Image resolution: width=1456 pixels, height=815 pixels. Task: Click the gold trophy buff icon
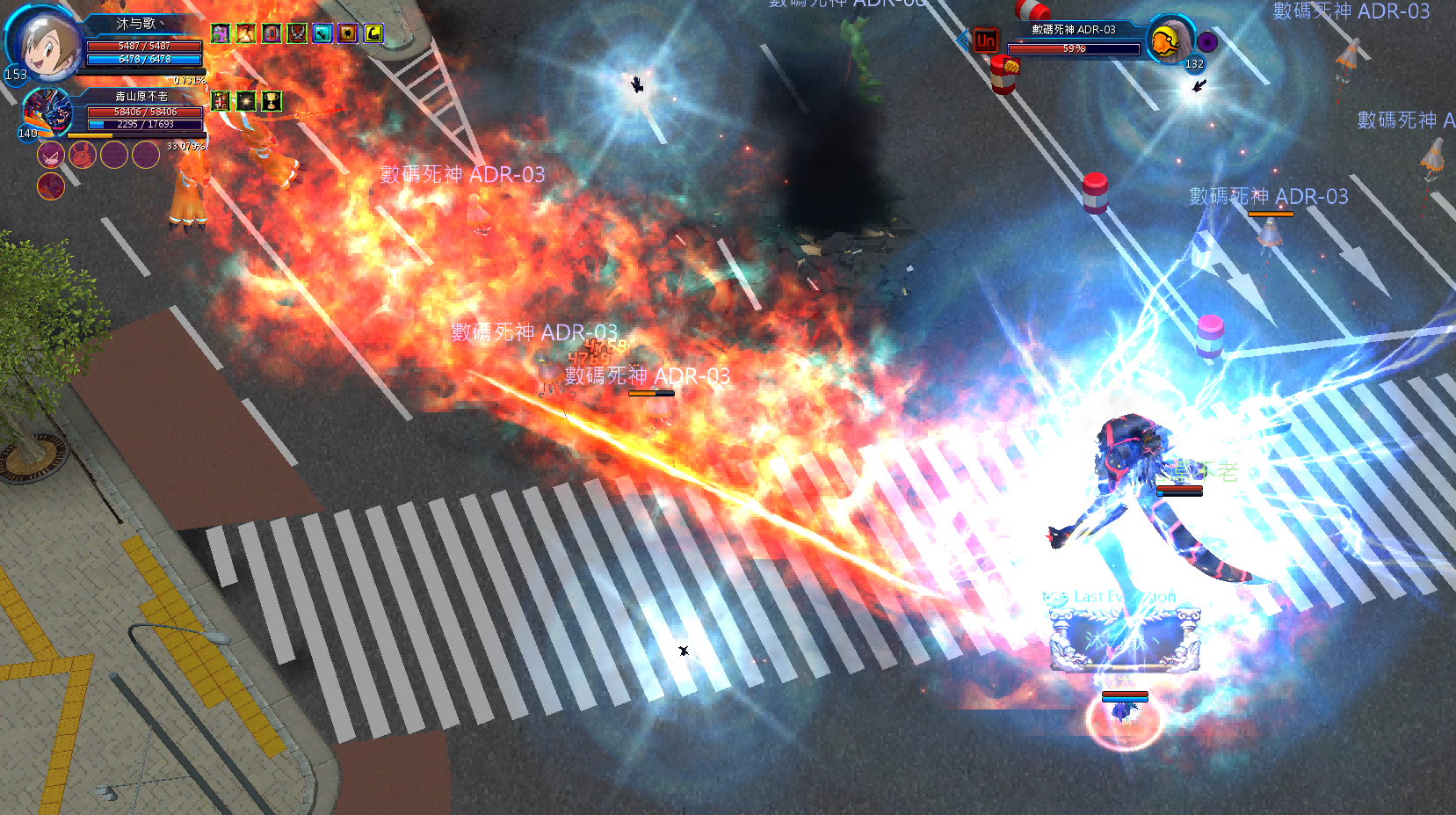pos(272,101)
